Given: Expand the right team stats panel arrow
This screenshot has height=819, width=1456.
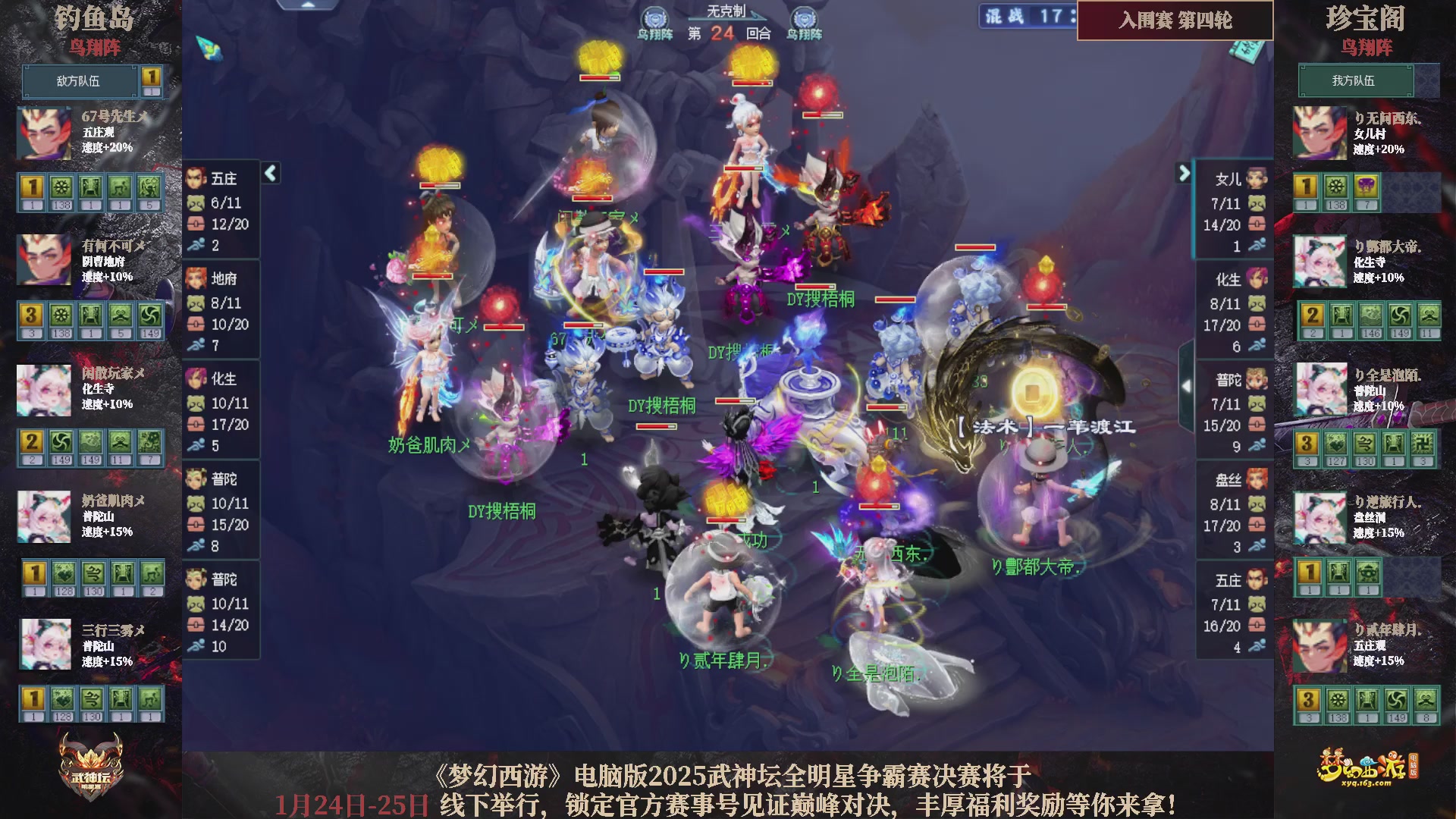Looking at the screenshot, I should tap(1184, 173).
